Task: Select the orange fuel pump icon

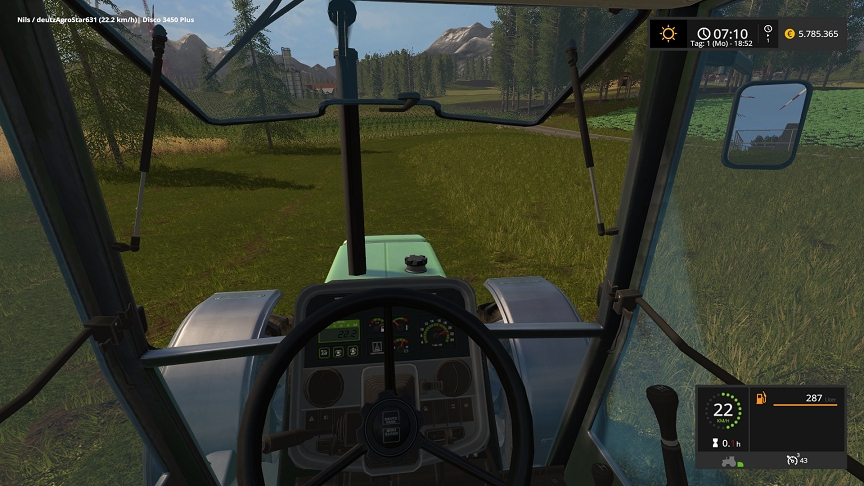Action: pos(760,400)
